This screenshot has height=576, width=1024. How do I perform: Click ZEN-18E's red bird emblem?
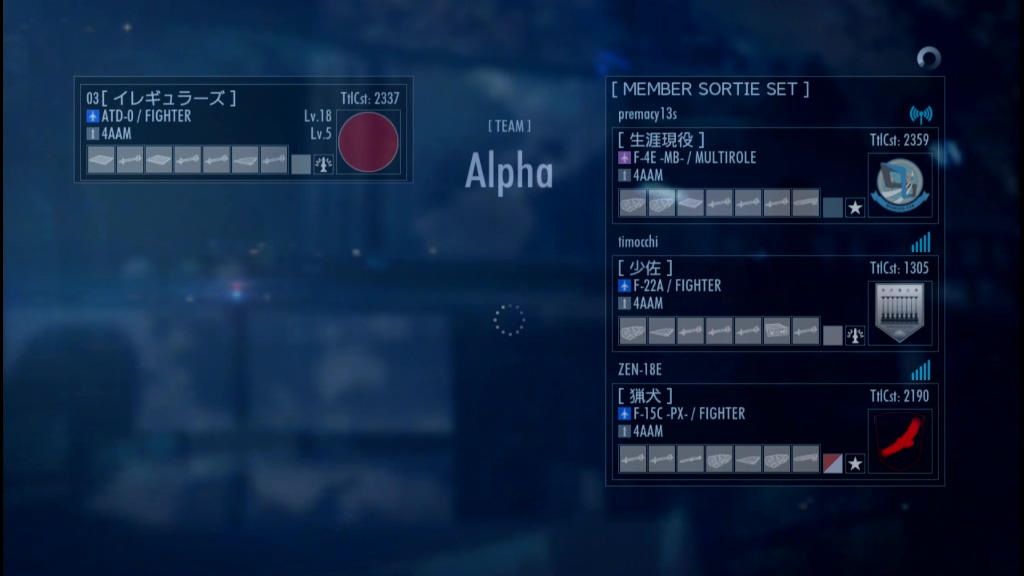(899, 441)
